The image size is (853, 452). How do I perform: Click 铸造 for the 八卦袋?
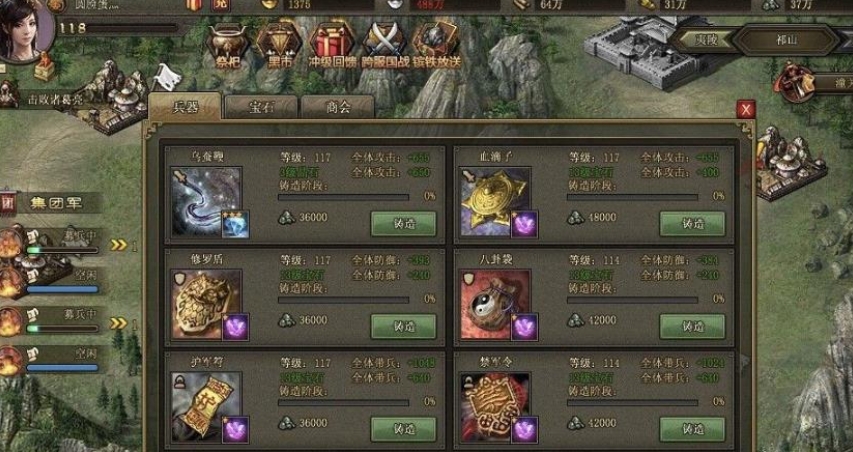(692, 326)
